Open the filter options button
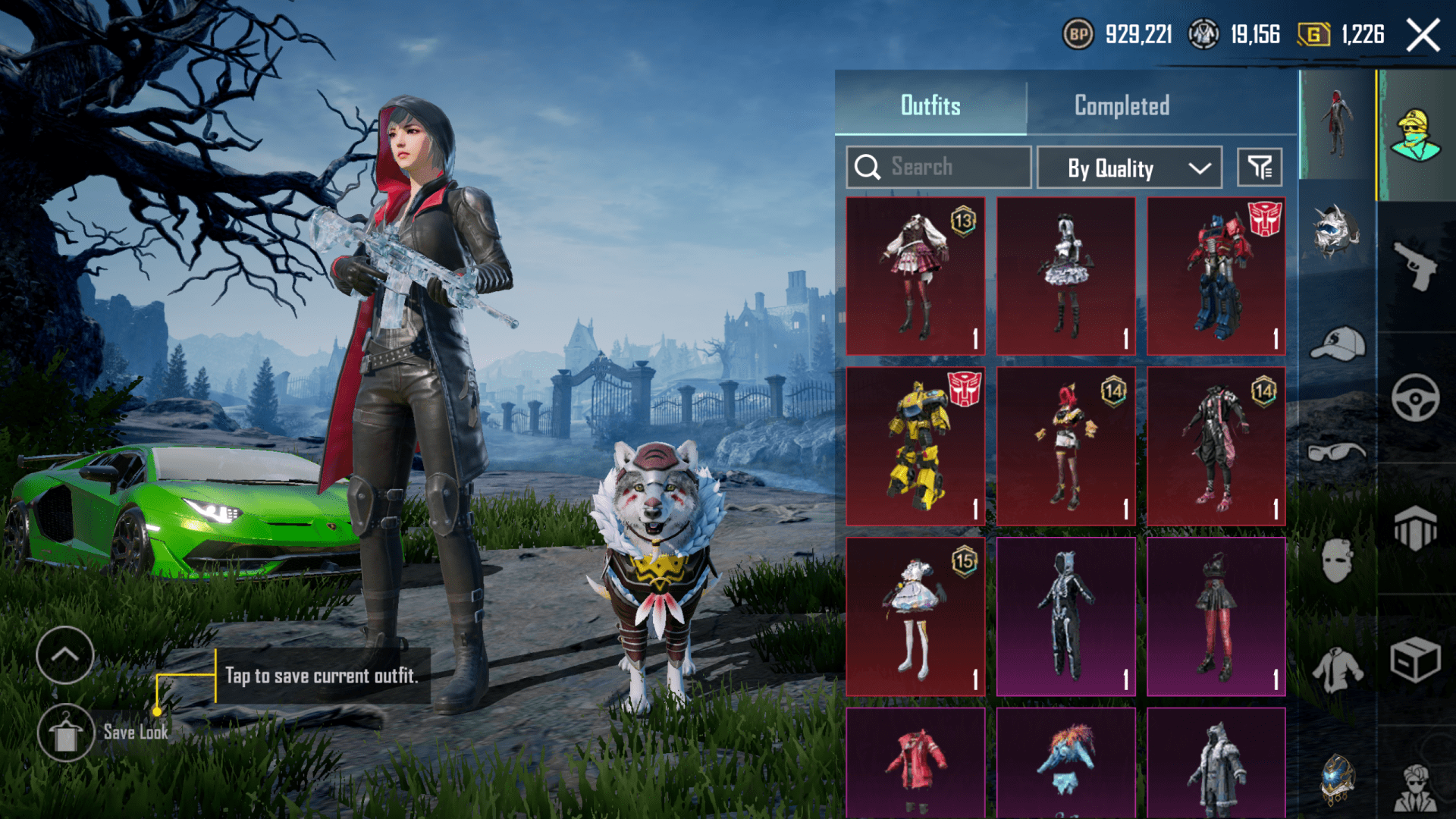The height and width of the screenshot is (819, 1456). click(x=1260, y=167)
